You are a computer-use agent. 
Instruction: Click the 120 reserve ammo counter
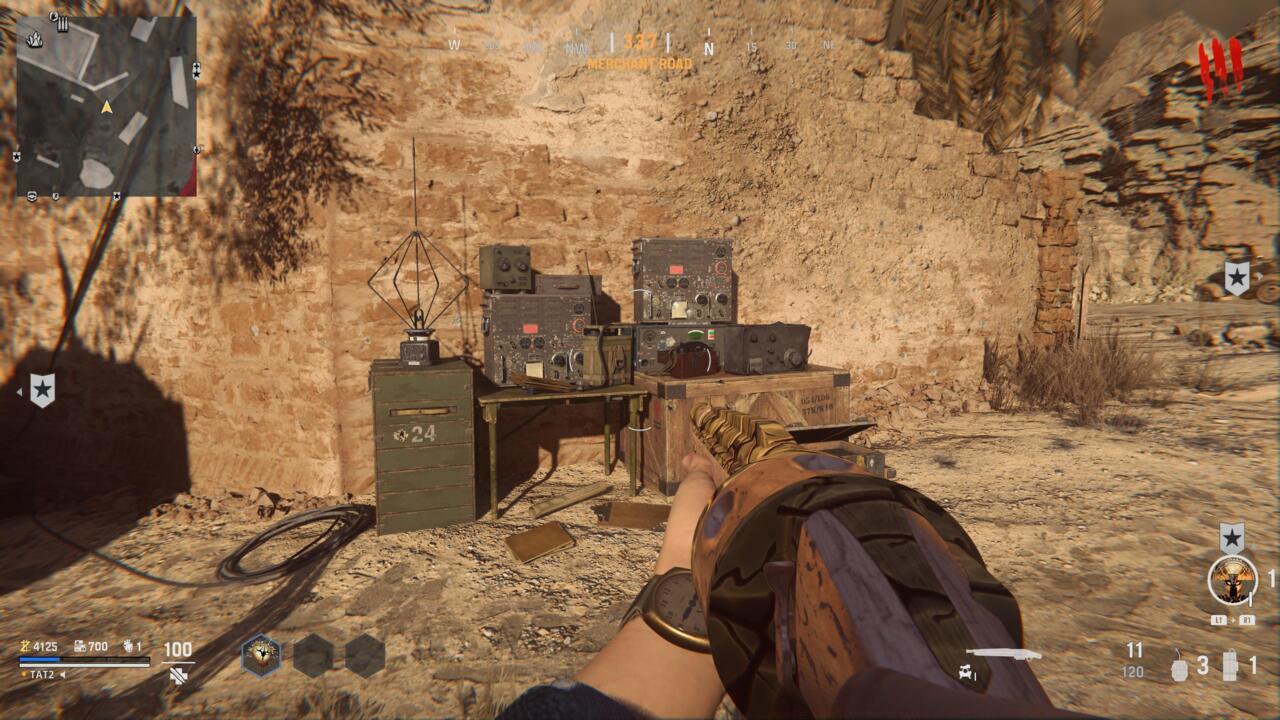(x=1134, y=671)
